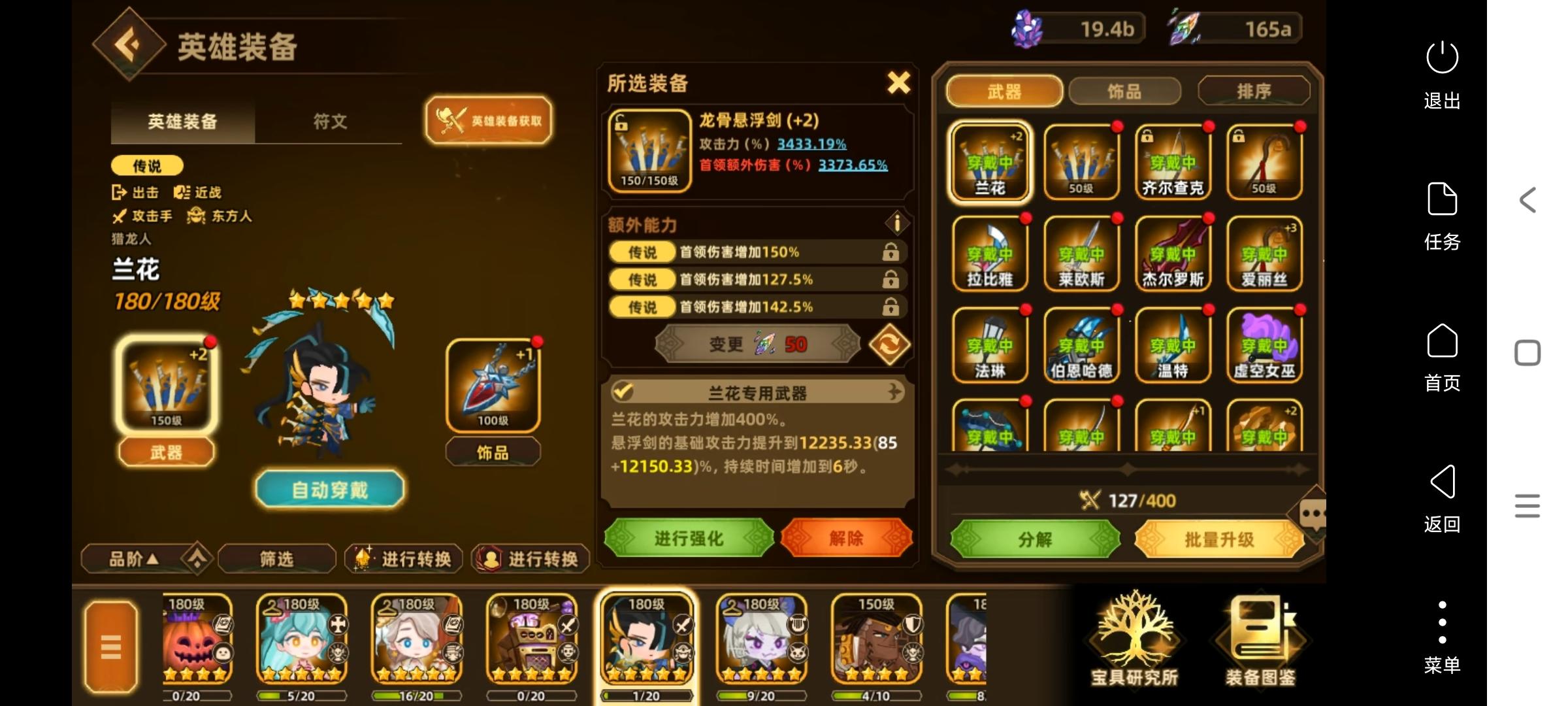Switch to the 符文 tab
The height and width of the screenshot is (706, 1568).
(330, 122)
